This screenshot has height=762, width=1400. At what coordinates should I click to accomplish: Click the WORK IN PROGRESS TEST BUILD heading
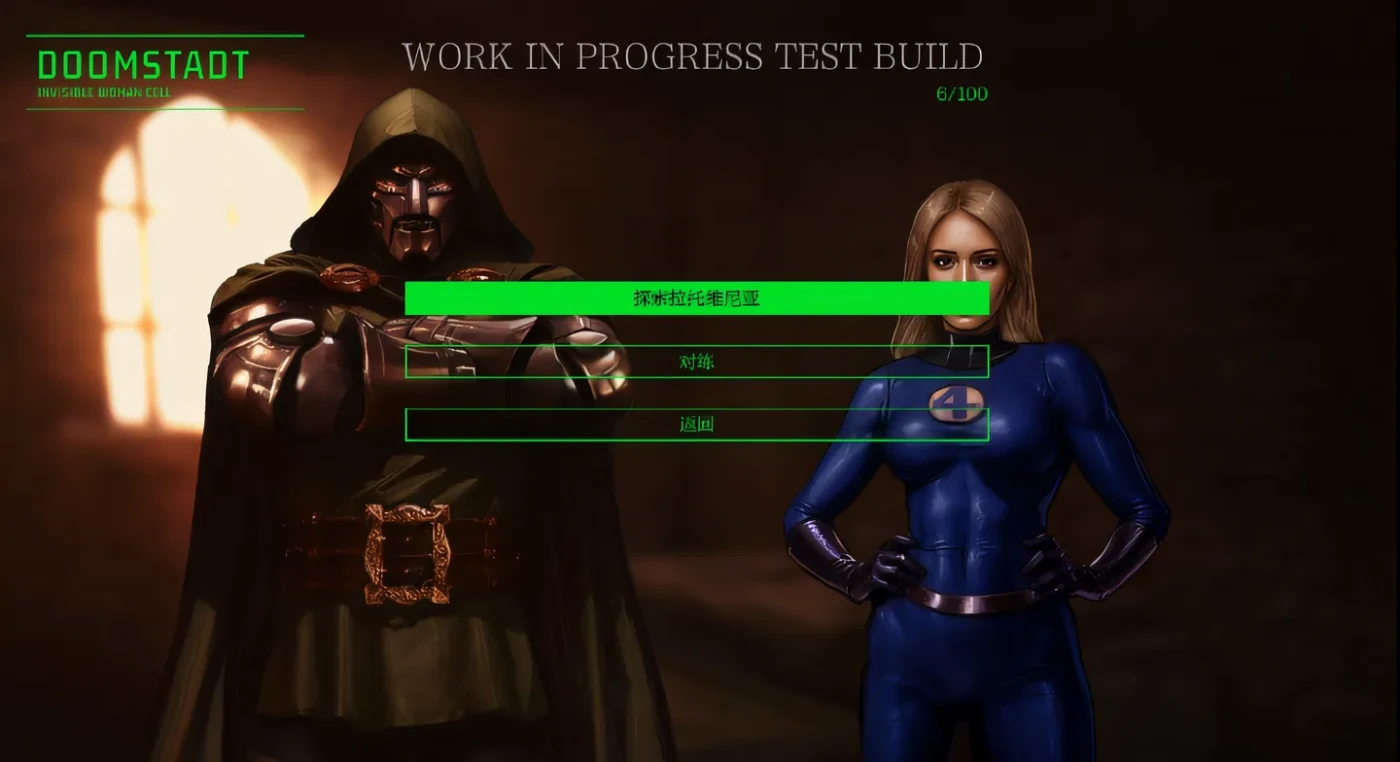(x=694, y=57)
